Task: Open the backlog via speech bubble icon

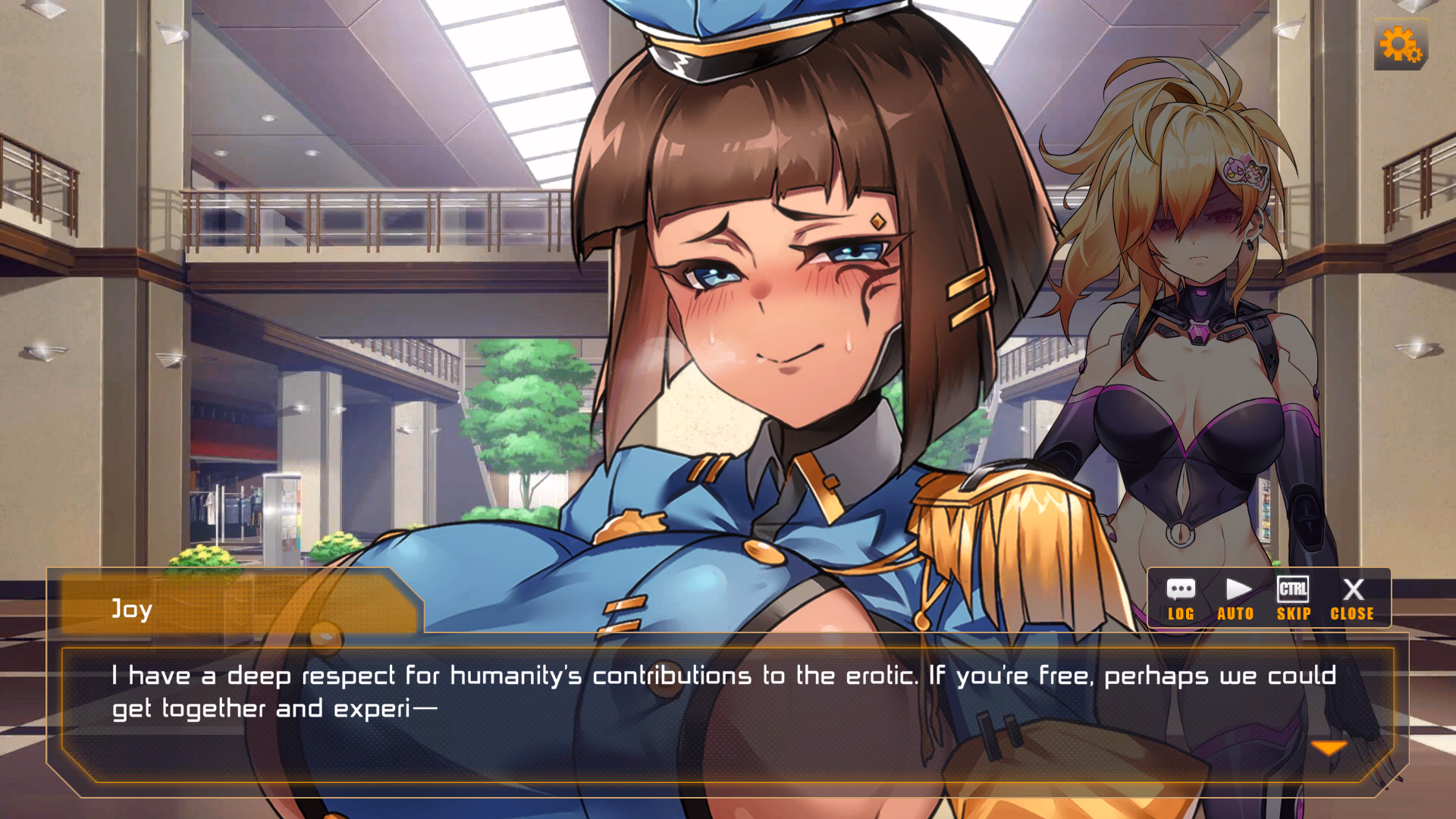Action: tap(1181, 589)
